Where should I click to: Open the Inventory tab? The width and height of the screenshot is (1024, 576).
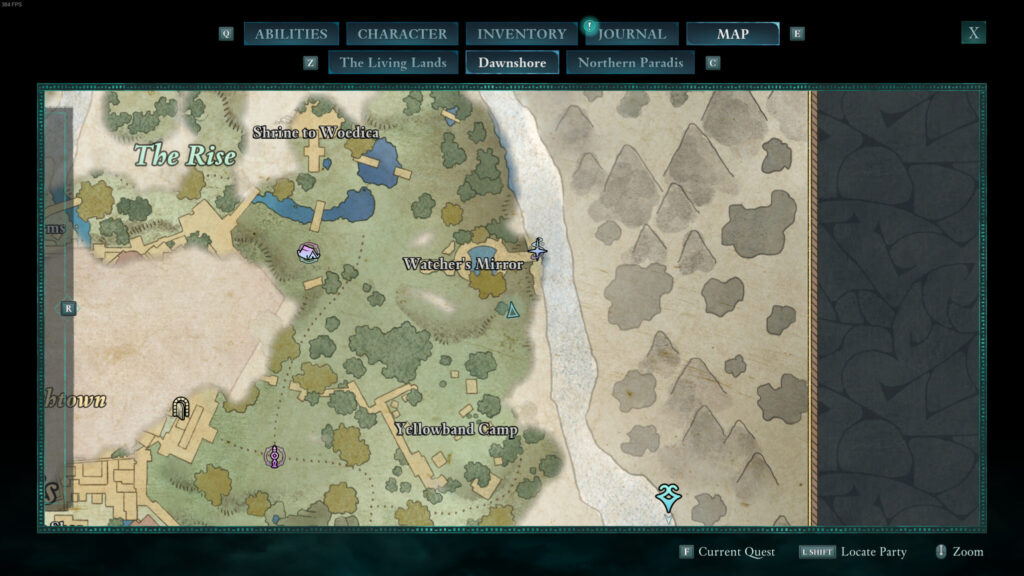point(521,34)
